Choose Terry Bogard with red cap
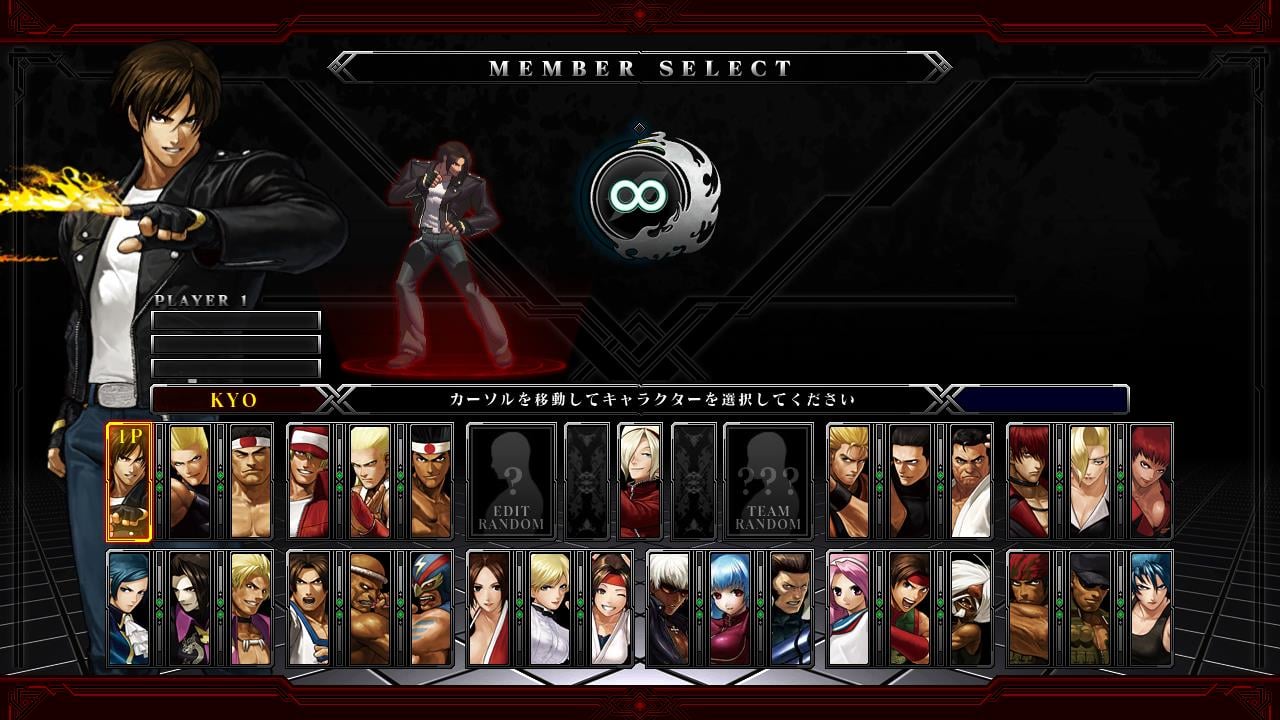 pos(309,481)
